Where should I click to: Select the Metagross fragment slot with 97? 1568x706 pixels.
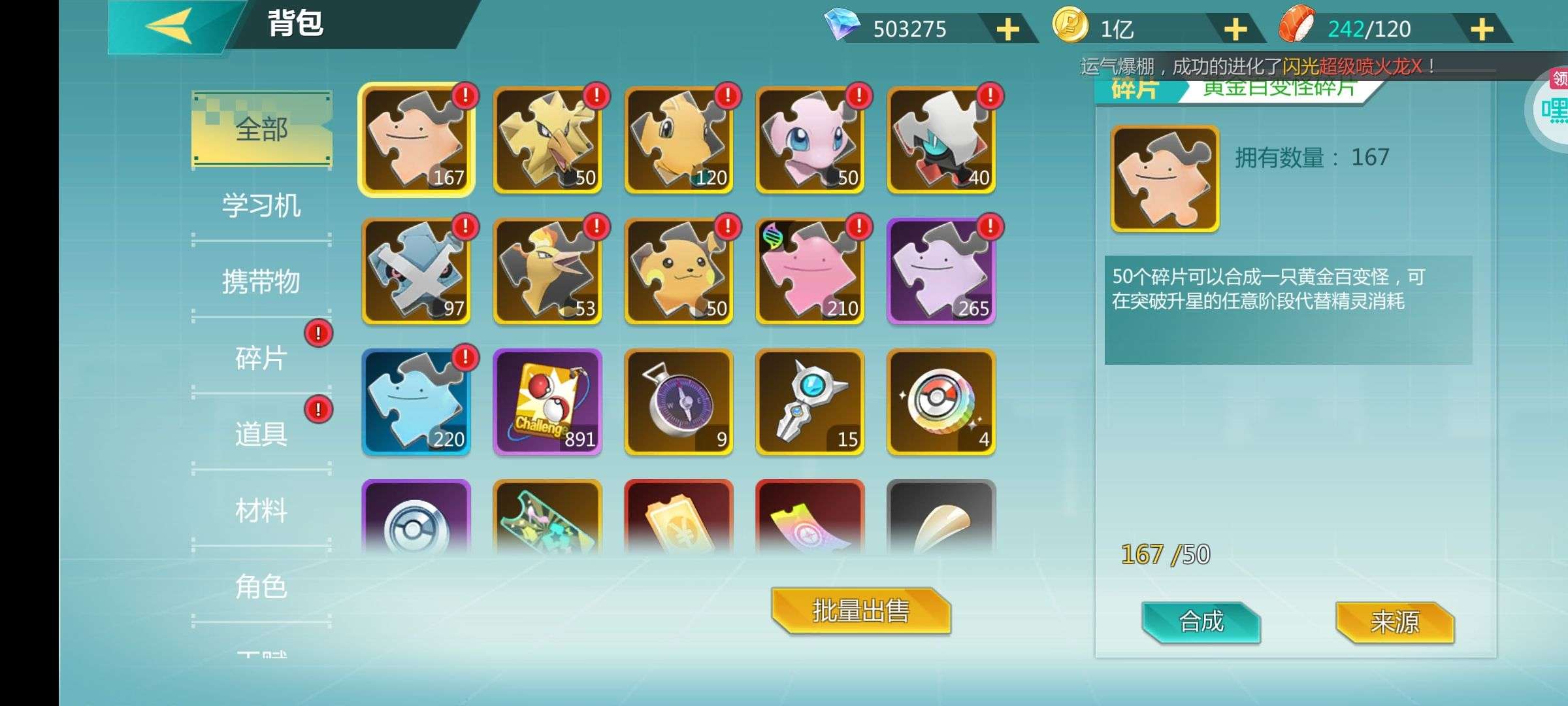416,271
